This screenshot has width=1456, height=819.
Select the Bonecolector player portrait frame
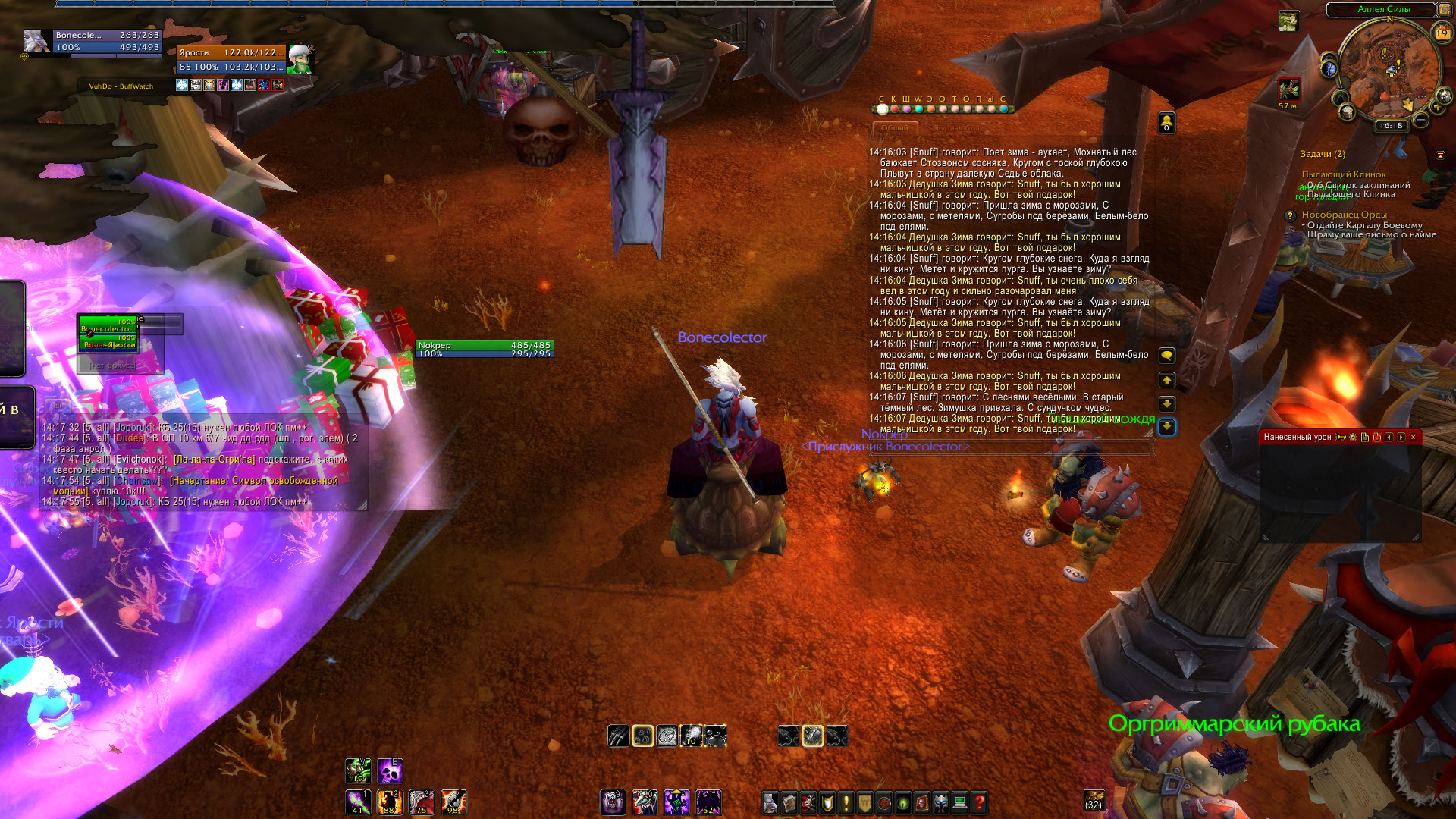click(36, 41)
